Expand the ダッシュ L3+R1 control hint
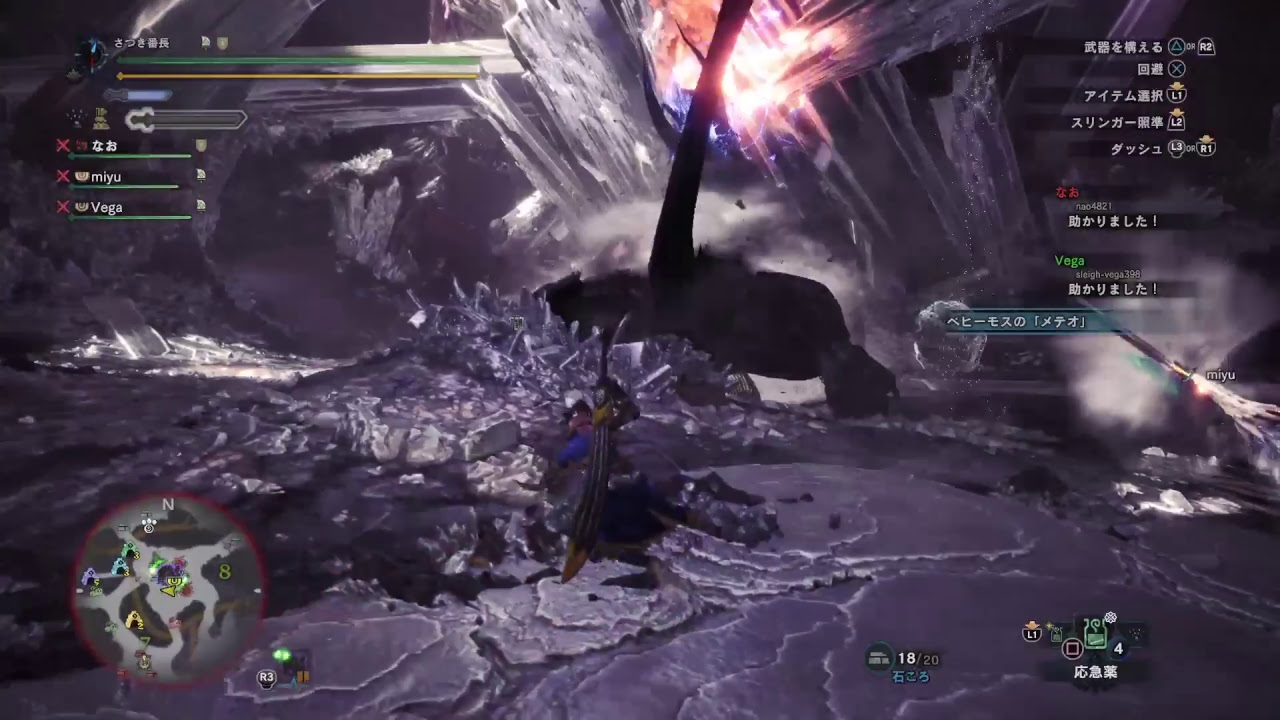The image size is (1280, 720). (1163, 146)
